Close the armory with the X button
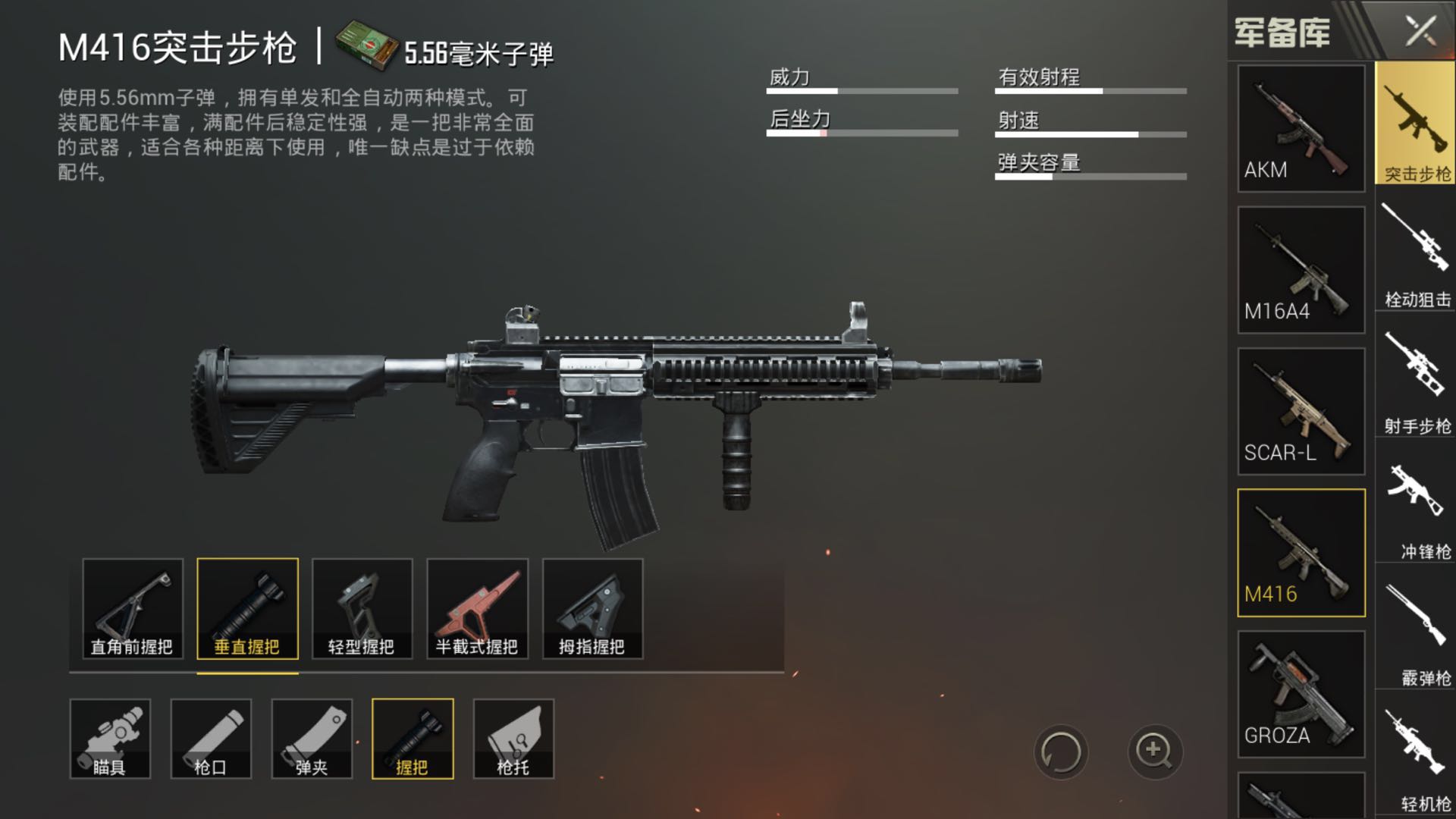Viewport: 1456px width, 819px height. click(1420, 32)
